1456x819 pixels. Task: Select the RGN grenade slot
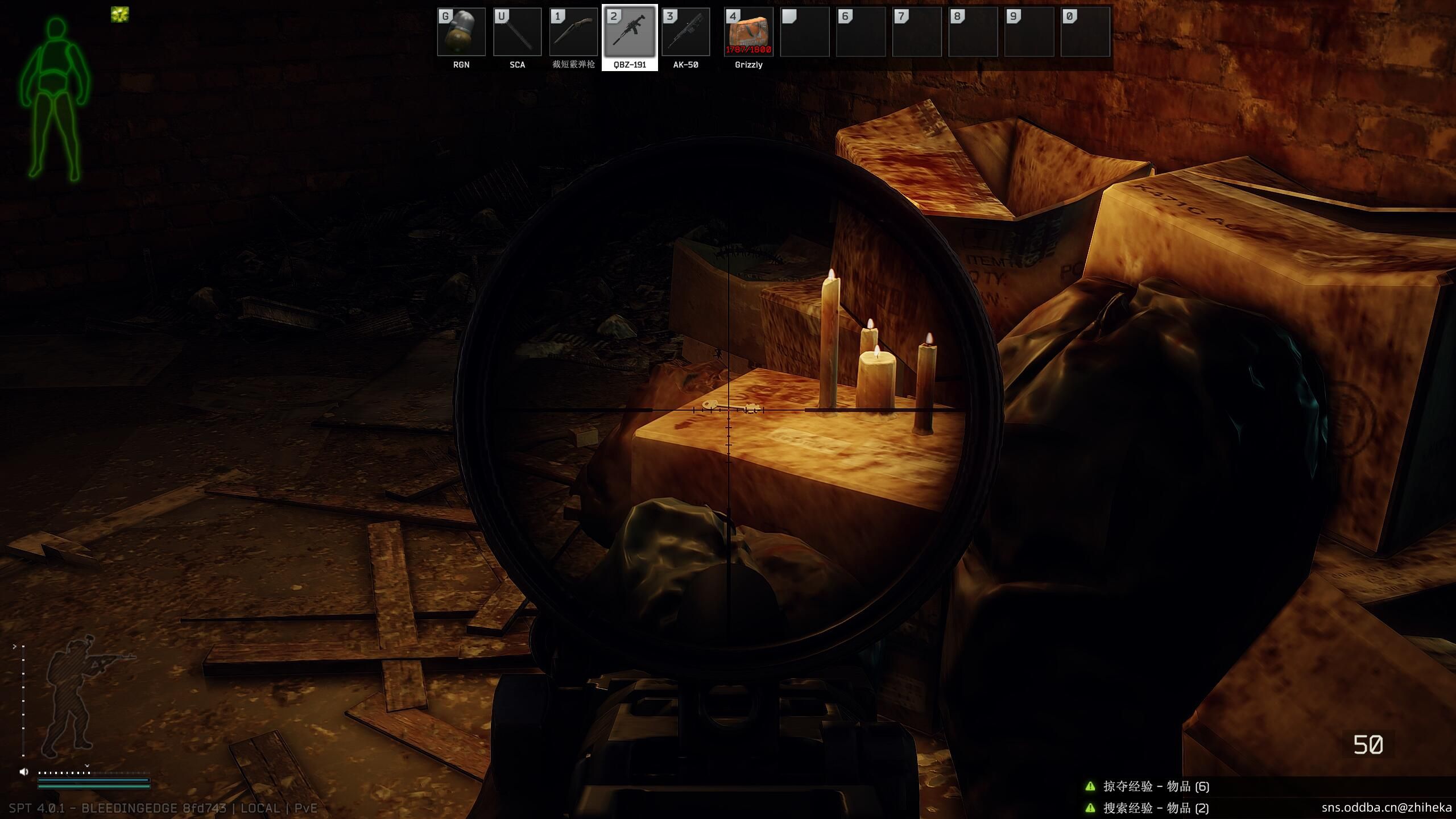tap(461, 32)
